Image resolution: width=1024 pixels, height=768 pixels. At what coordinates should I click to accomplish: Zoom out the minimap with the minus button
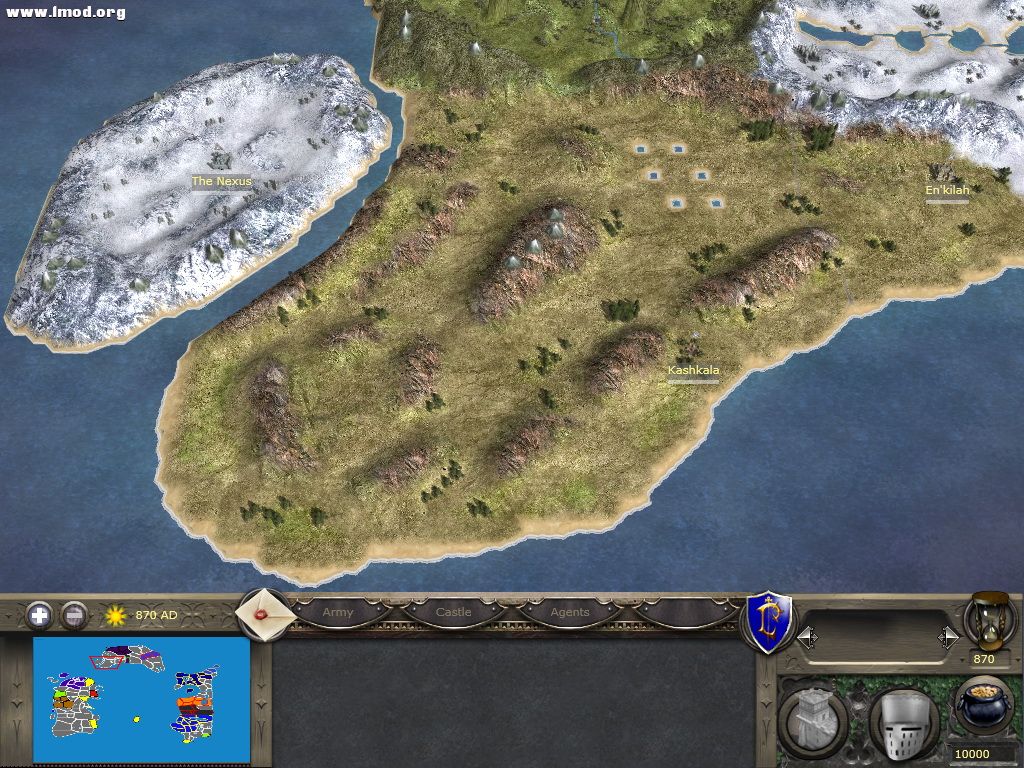(x=74, y=615)
